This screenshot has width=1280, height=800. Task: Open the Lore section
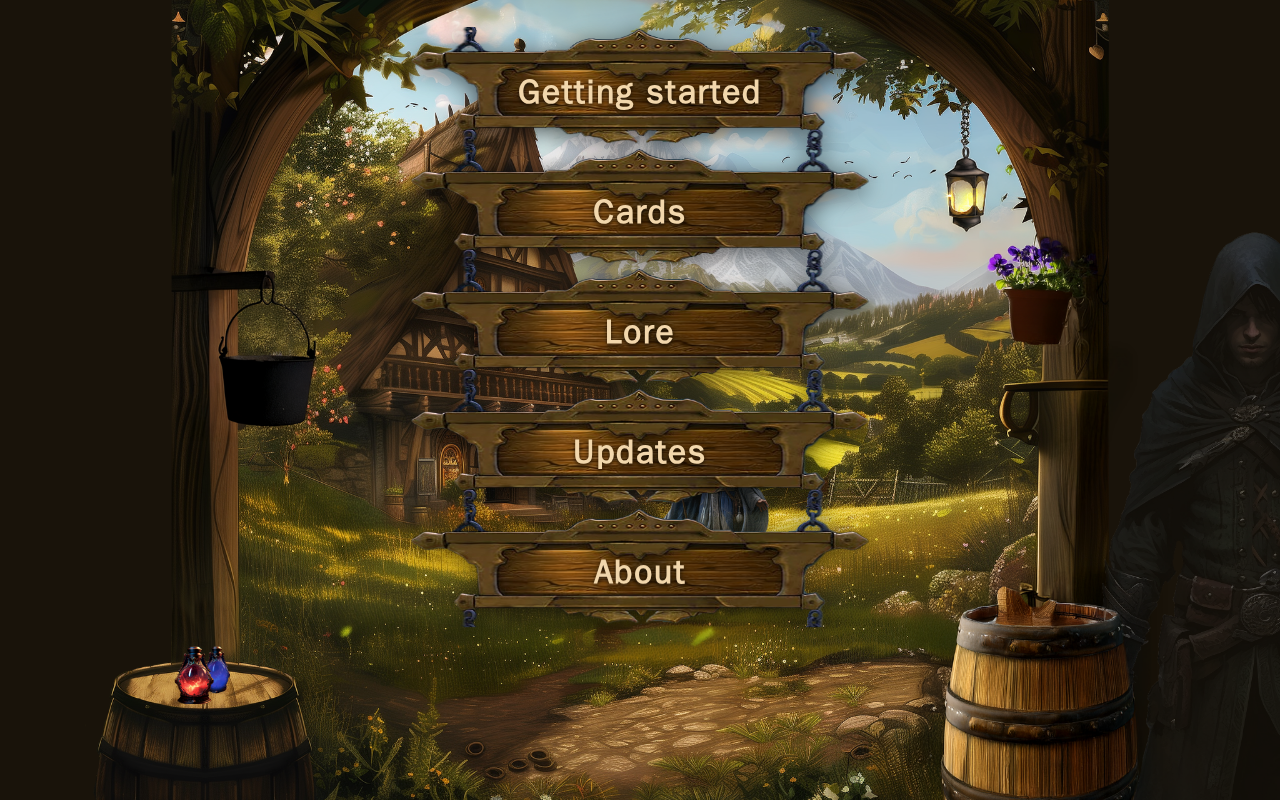639,332
